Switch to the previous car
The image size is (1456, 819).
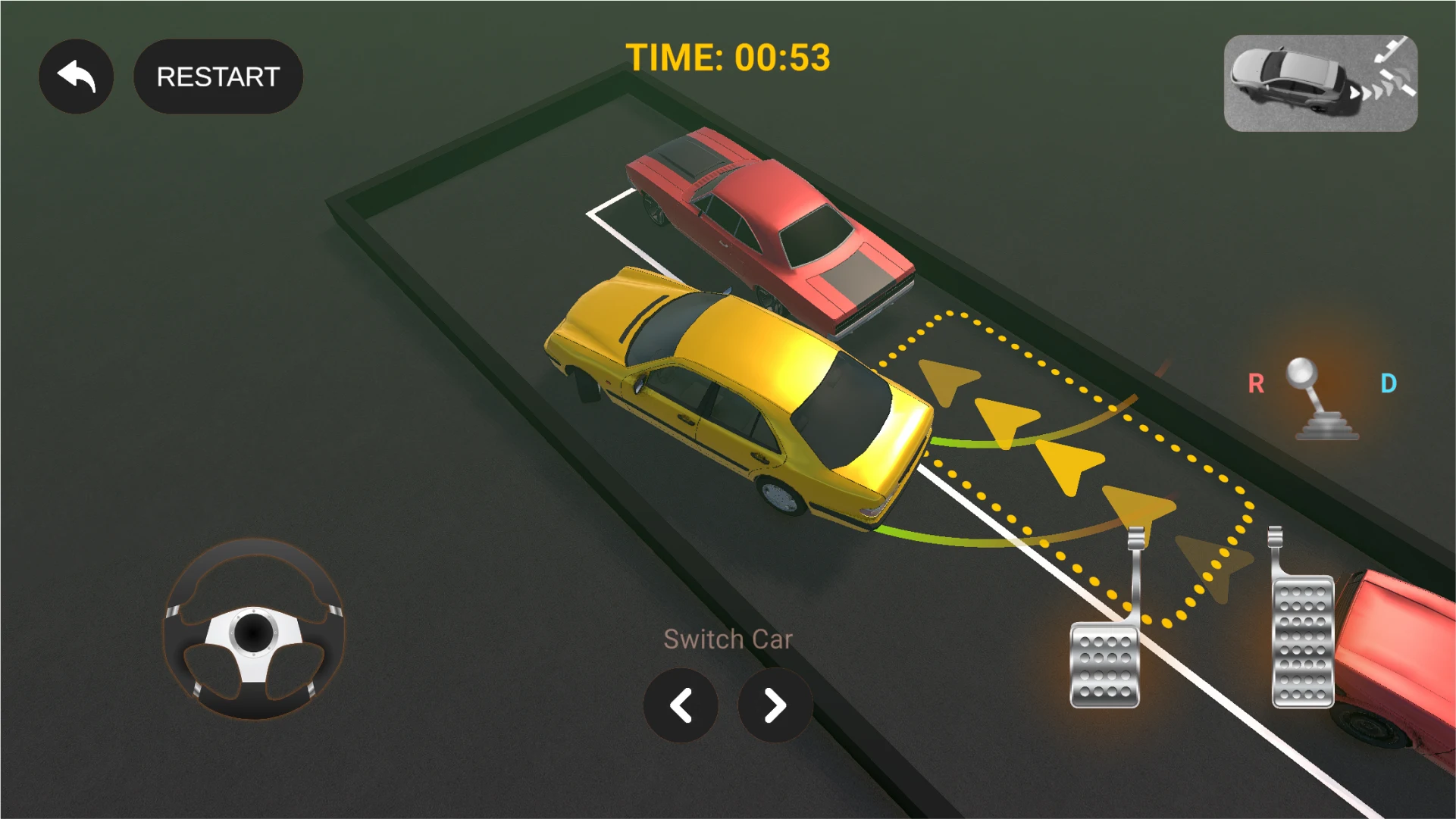point(681,705)
